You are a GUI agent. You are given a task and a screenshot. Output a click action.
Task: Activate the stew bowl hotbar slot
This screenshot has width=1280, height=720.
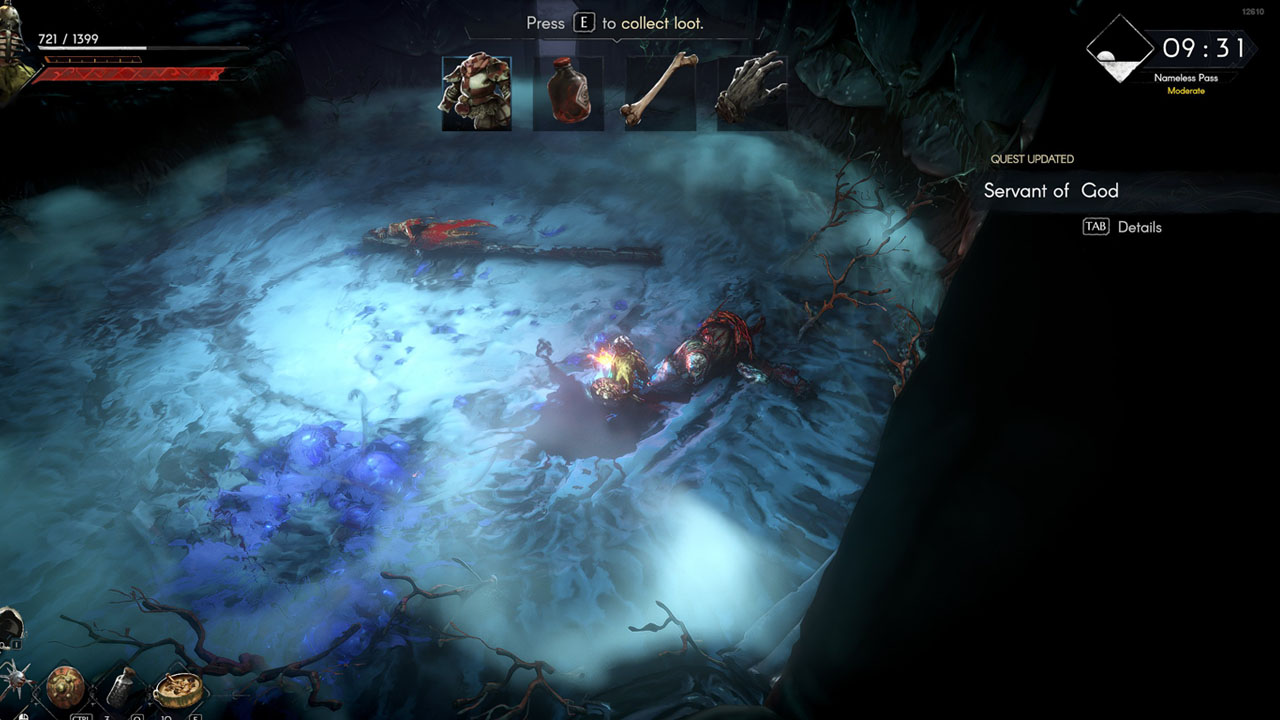point(178,688)
